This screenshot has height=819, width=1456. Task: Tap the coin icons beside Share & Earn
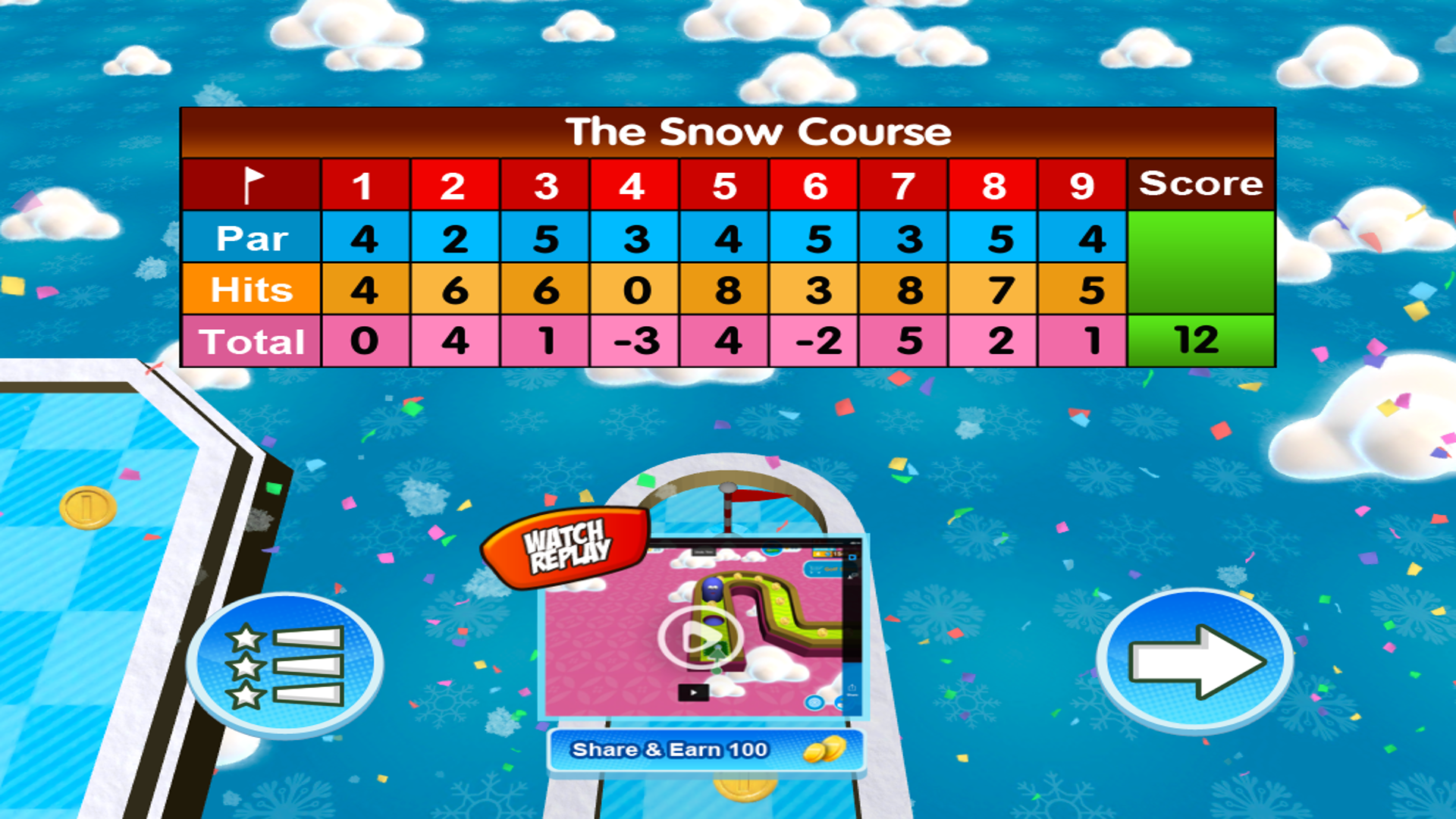point(824,749)
